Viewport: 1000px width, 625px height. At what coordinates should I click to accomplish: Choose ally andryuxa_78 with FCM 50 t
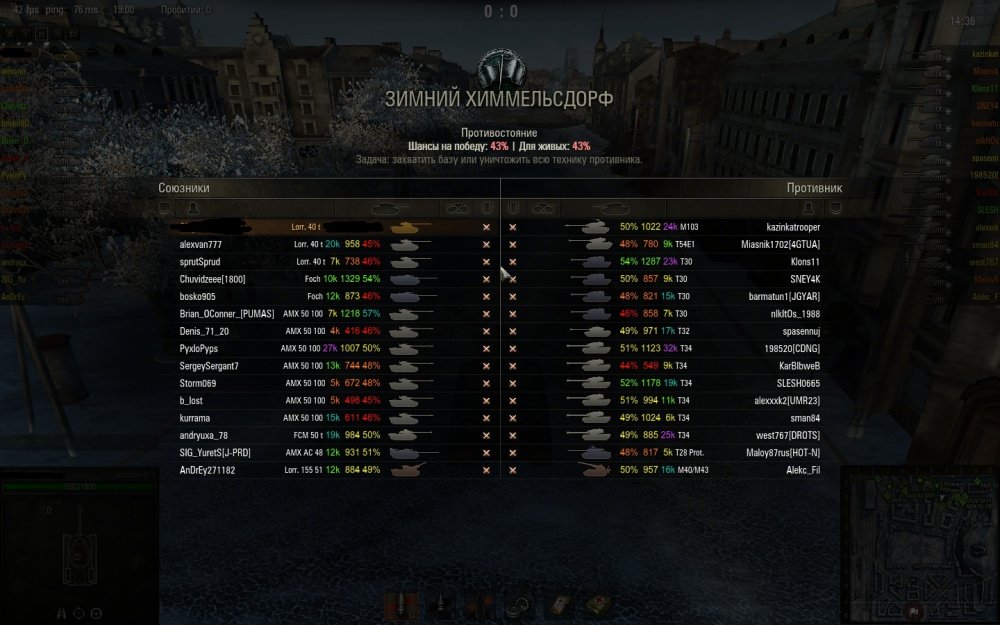point(204,436)
